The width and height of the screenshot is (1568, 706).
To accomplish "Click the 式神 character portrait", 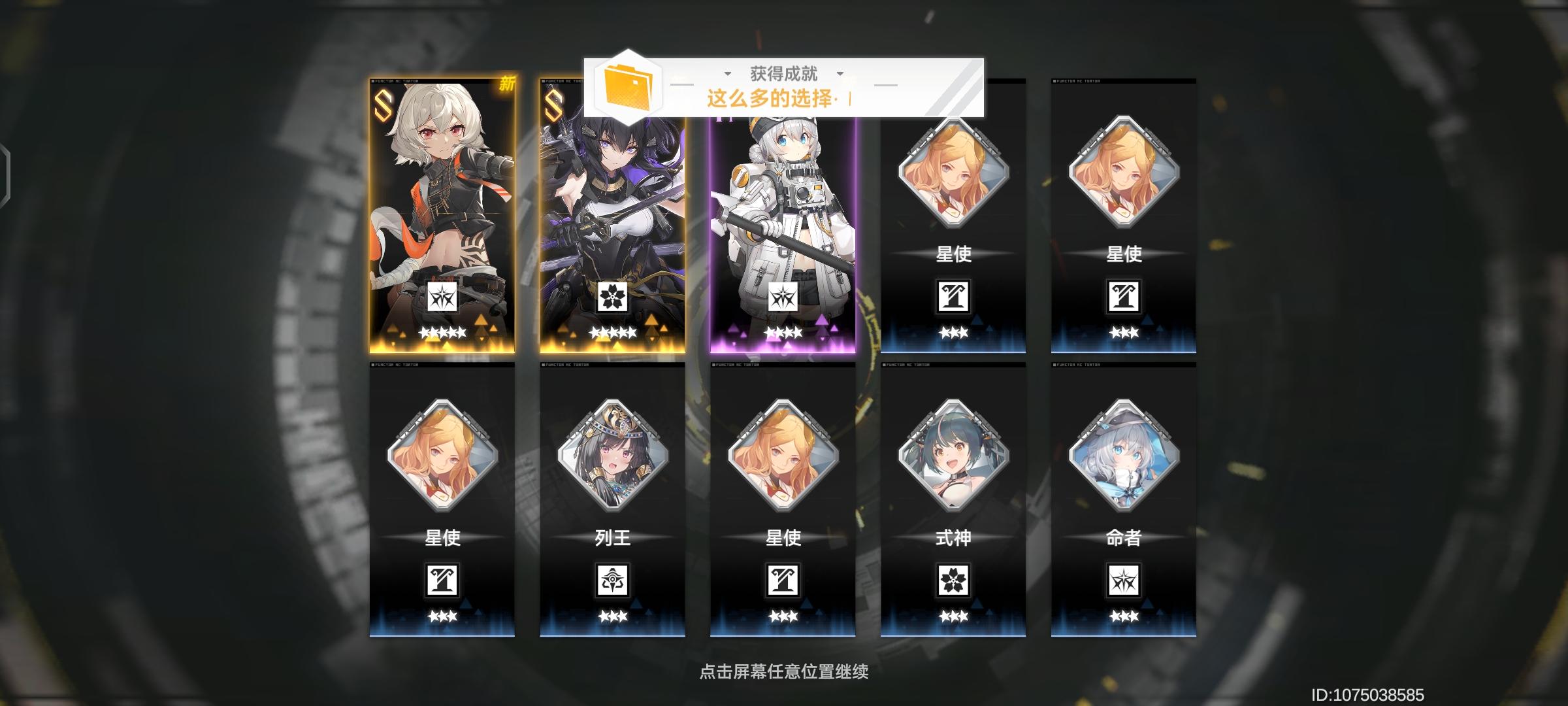I will point(953,458).
